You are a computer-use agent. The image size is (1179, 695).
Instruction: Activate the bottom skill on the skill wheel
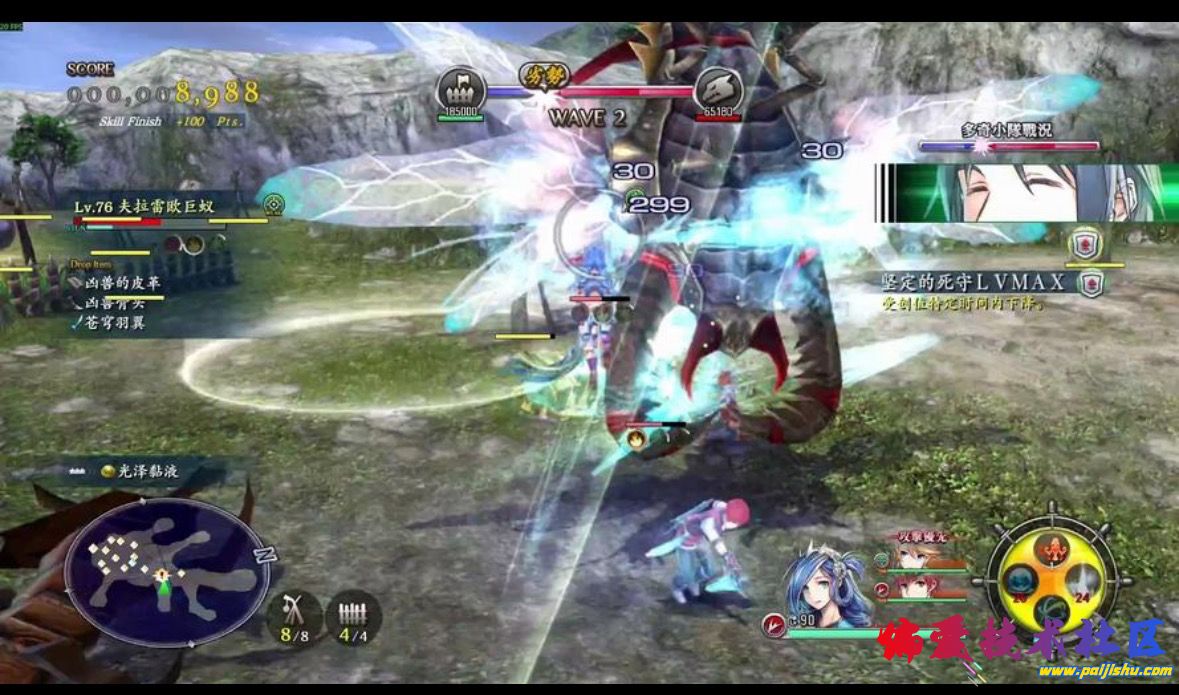coord(1050,609)
